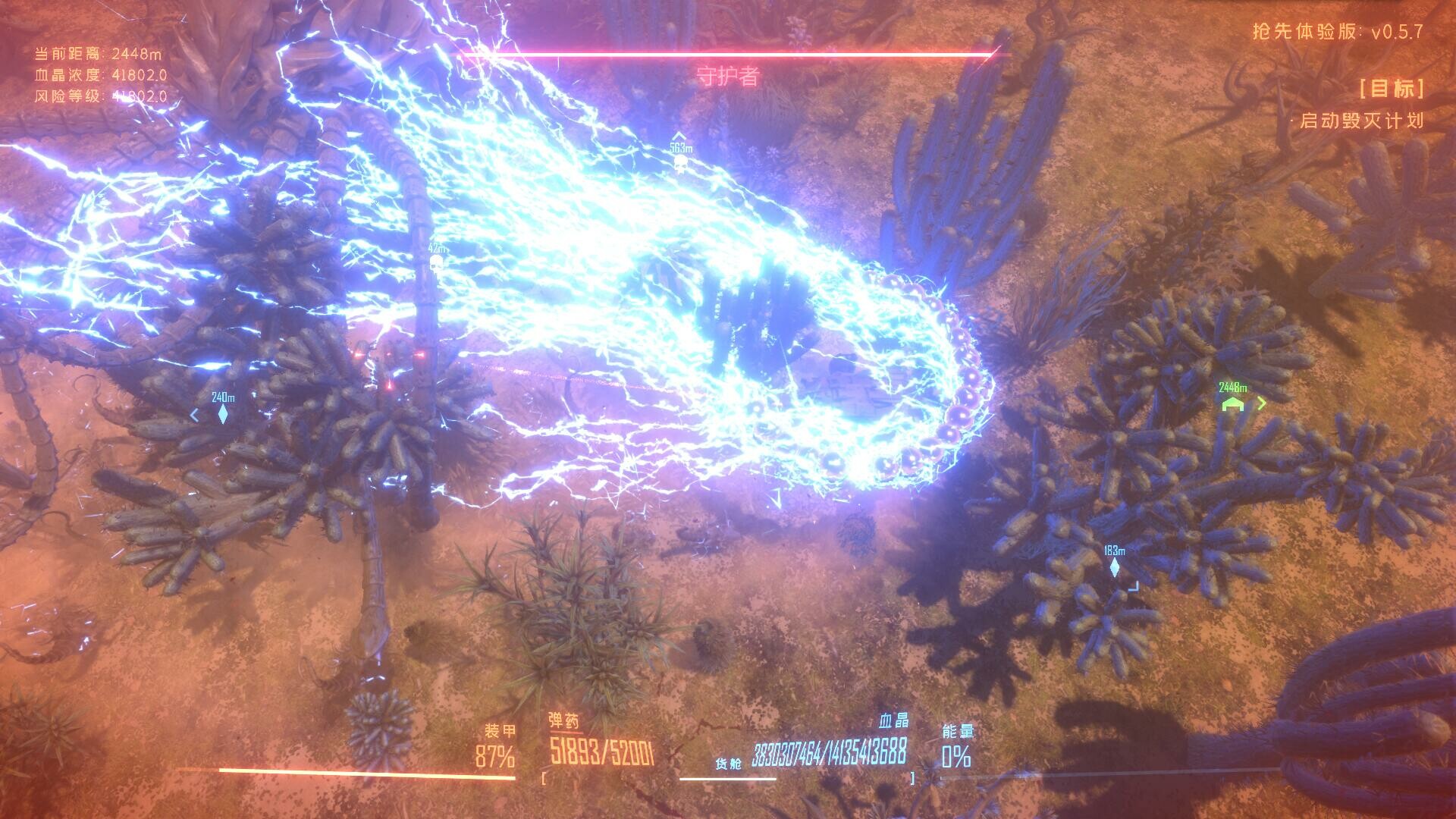Viewport: 1456px width, 819px height.
Task: Toggle the 能量 energy readout showing 0%
Action: click(957, 756)
